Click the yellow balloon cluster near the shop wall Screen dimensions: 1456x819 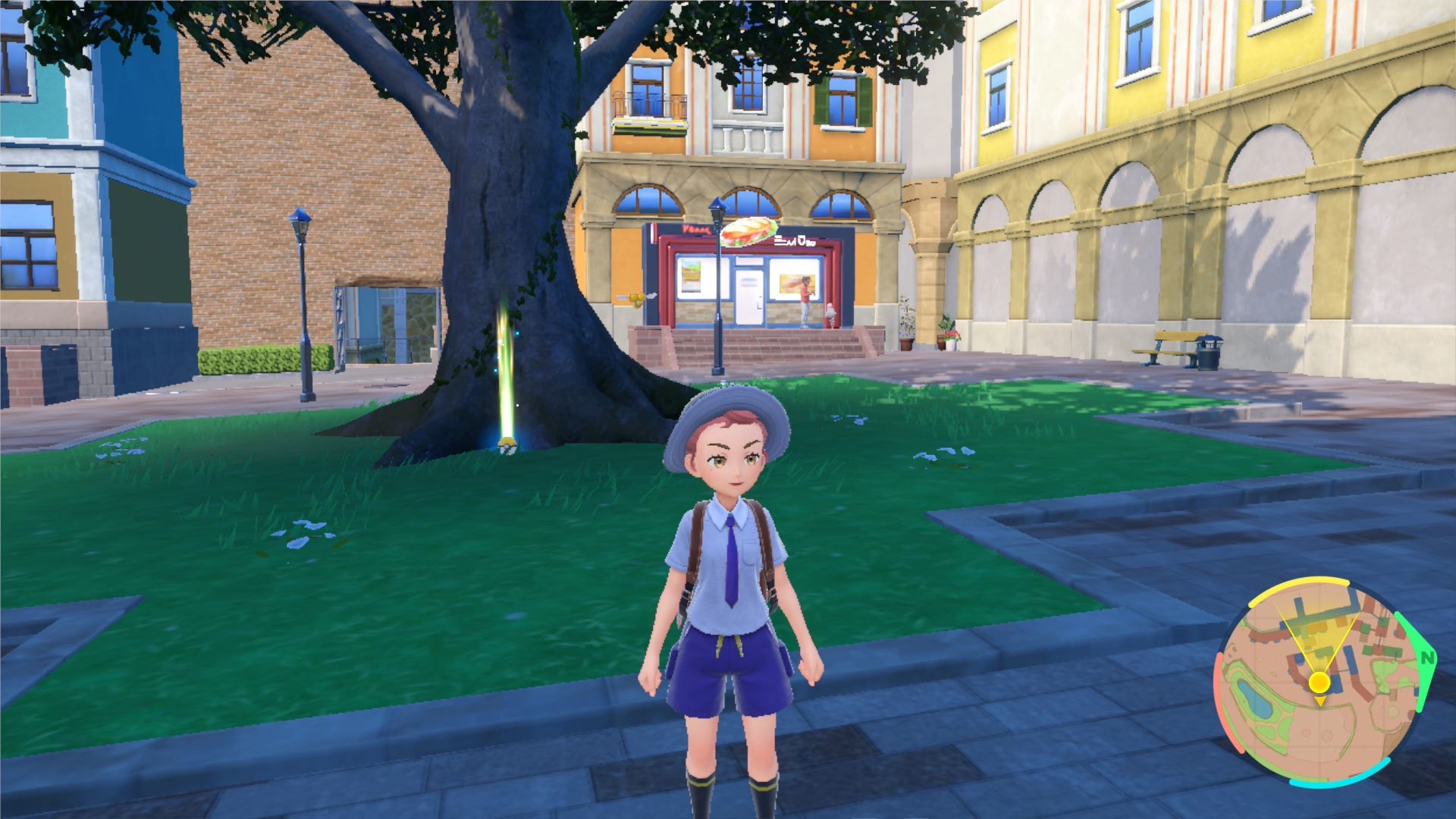pos(635,299)
